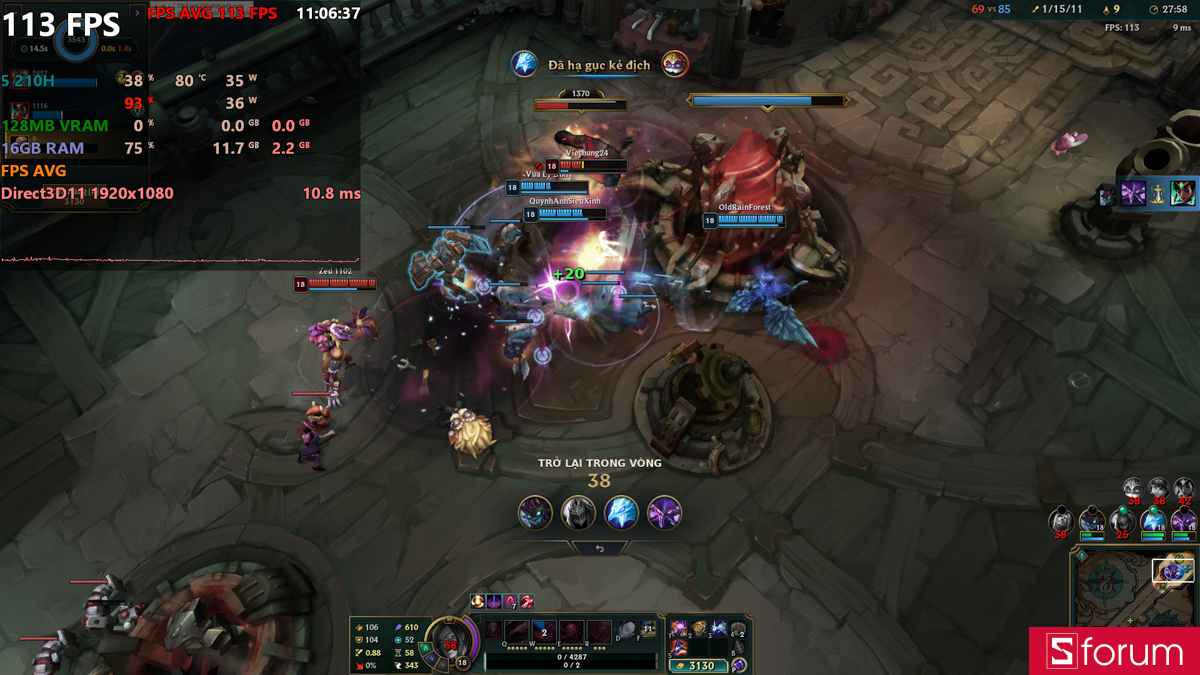Click the summoner spell on F
This screenshot has width=1200, height=675.
[x=647, y=631]
